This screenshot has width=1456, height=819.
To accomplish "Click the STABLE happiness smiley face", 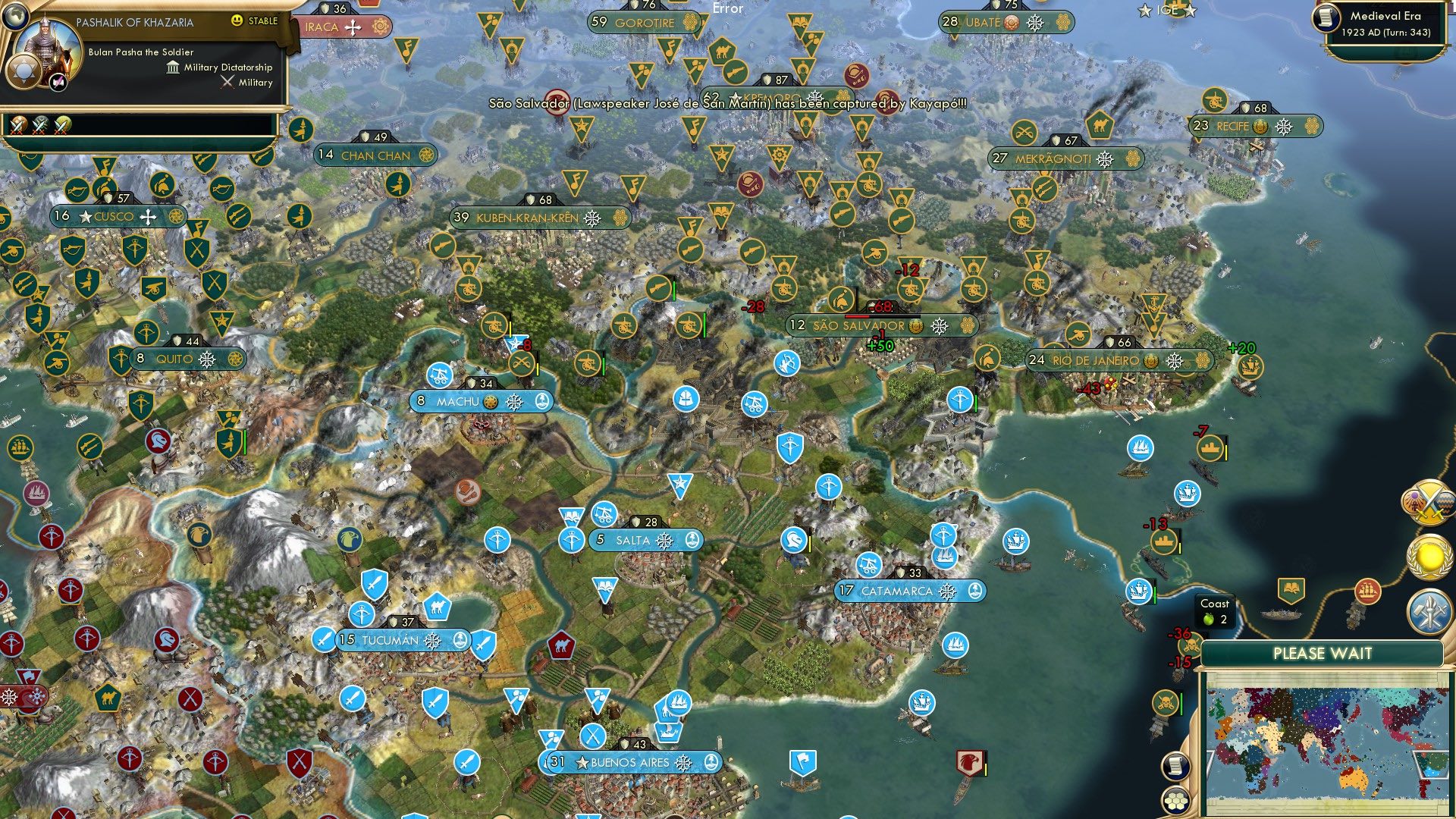I will point(237,21).
